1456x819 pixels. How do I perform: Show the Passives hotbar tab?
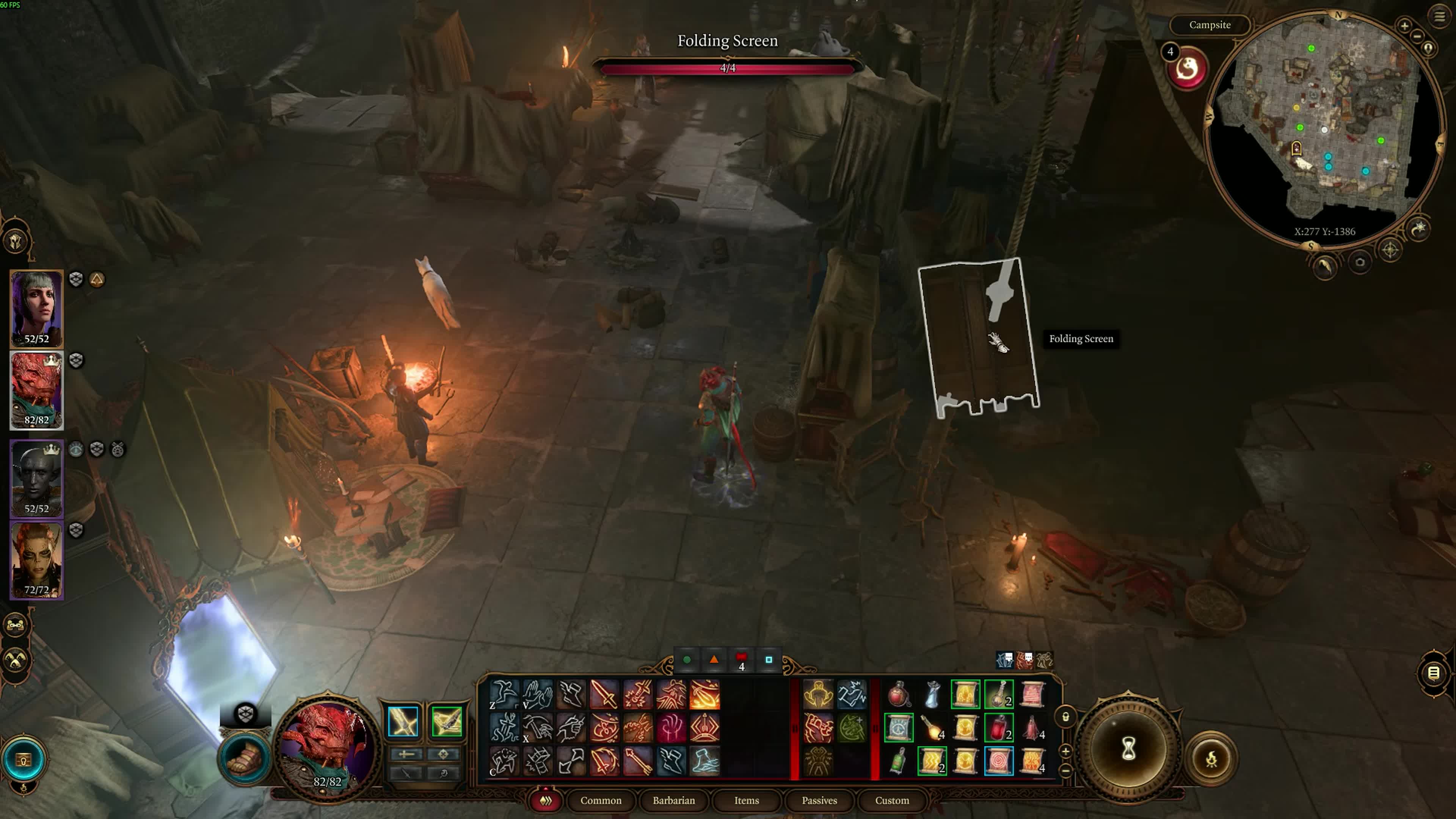tap(819, 800)
